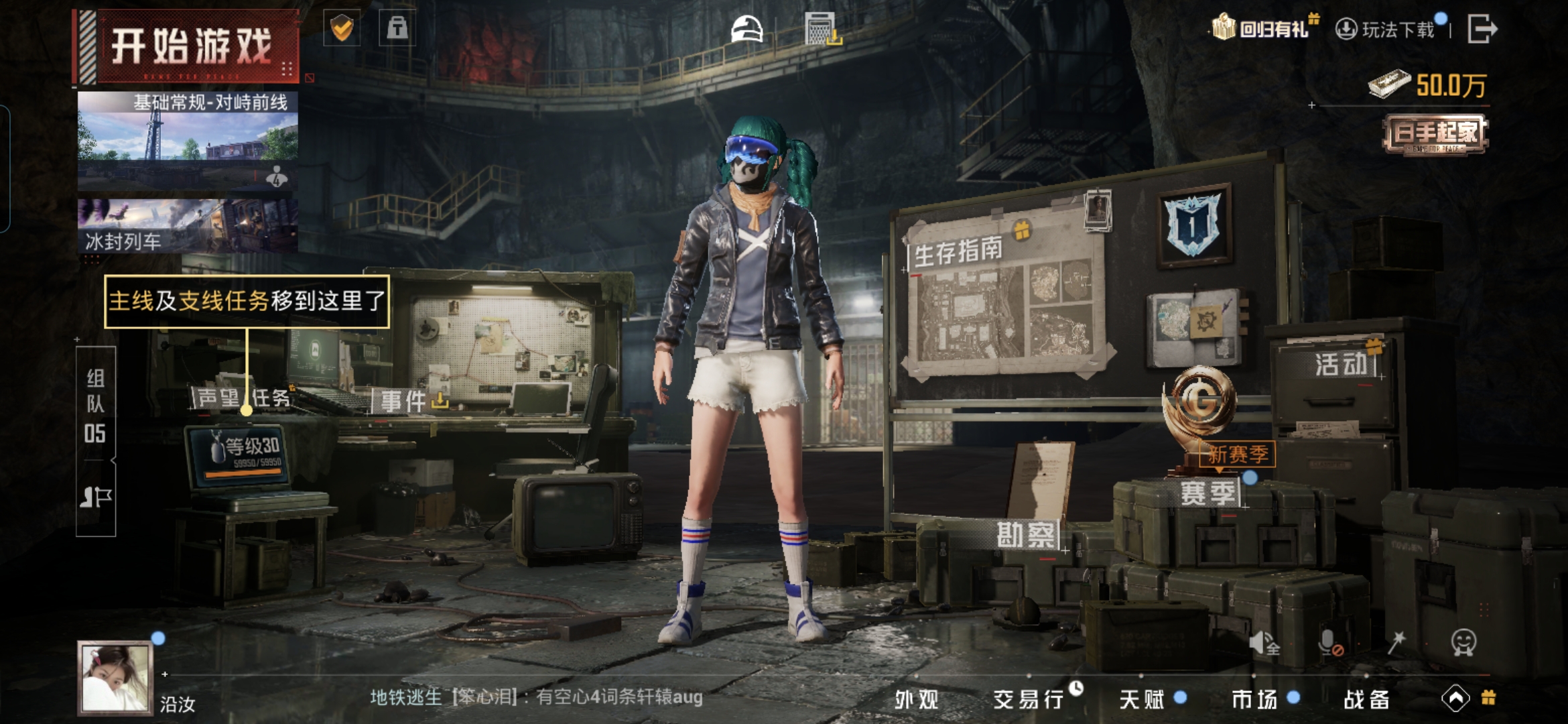Open the player avatar profile
Image resolution: width=1568 pixels, height=724 pixels.
point(115,676)
